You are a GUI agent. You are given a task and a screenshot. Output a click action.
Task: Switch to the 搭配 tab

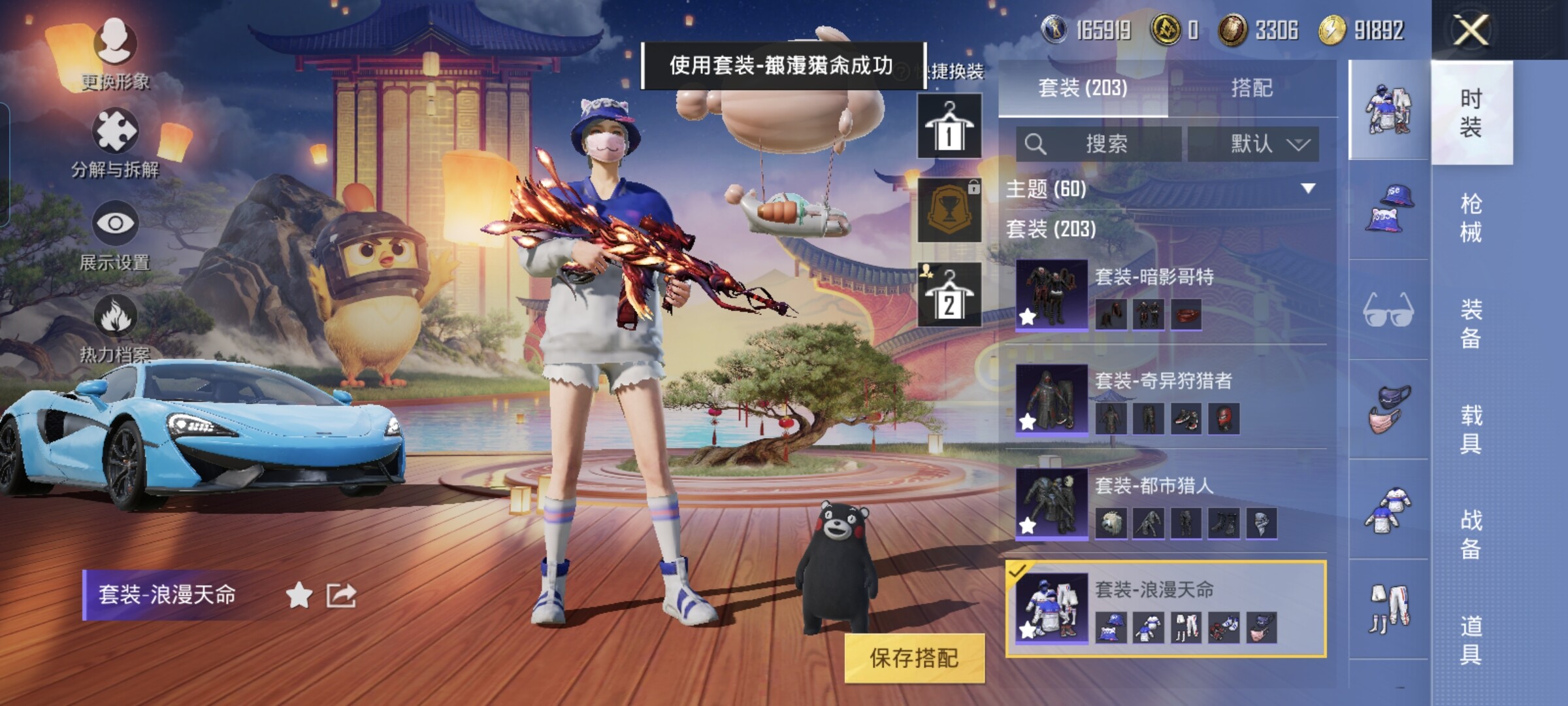(1251, 88)
